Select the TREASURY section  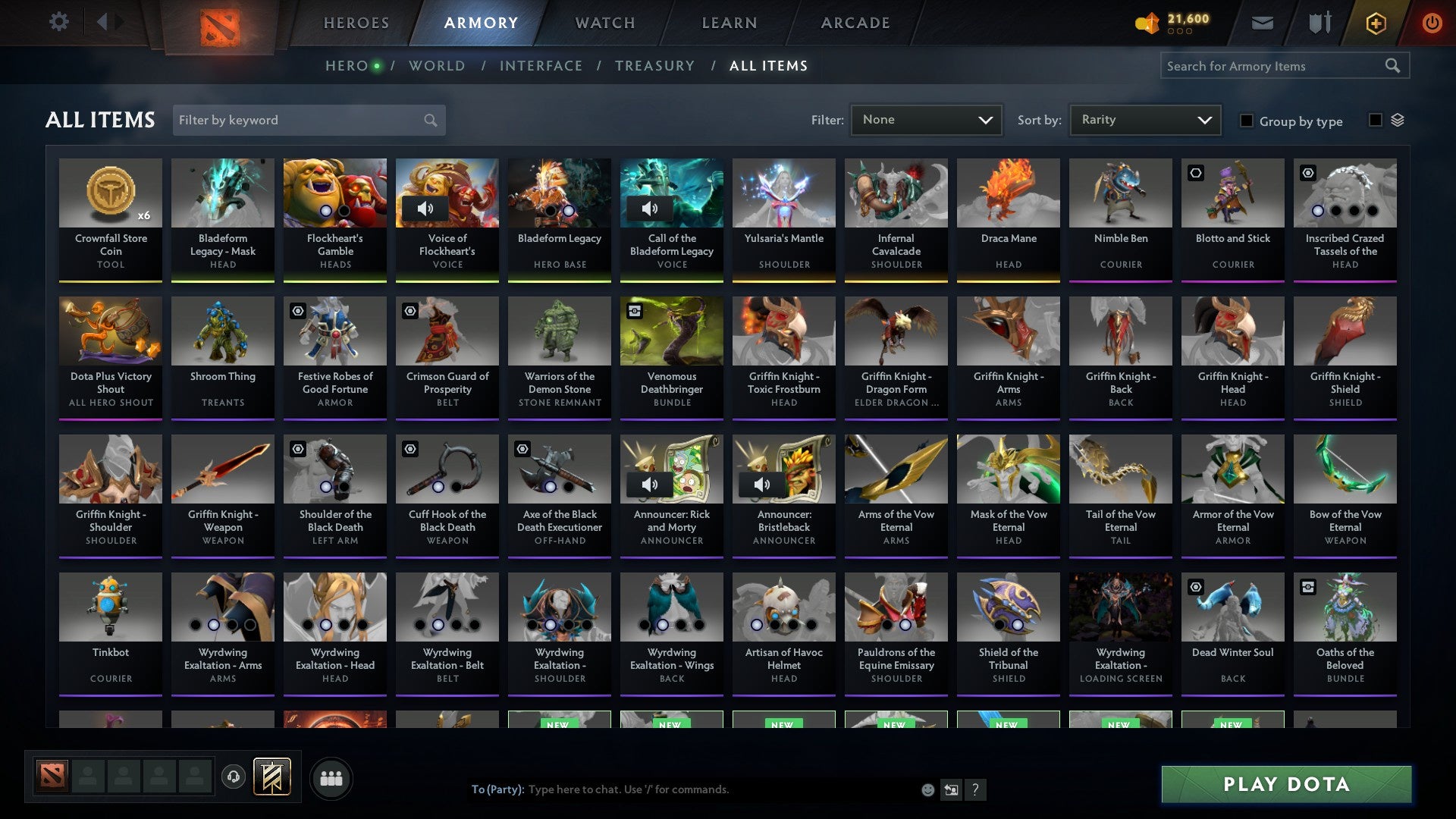point(654,66)
